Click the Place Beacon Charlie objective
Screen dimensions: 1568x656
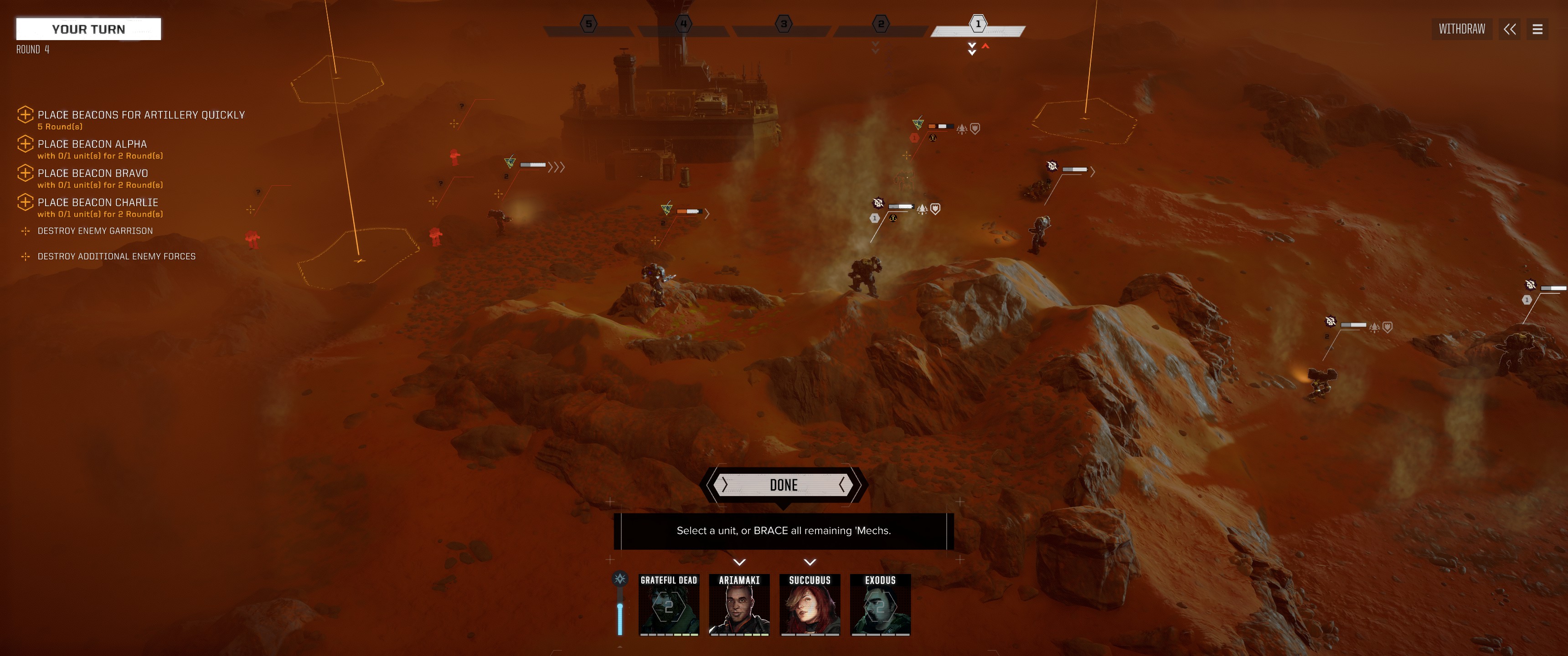tap(98, 203)
